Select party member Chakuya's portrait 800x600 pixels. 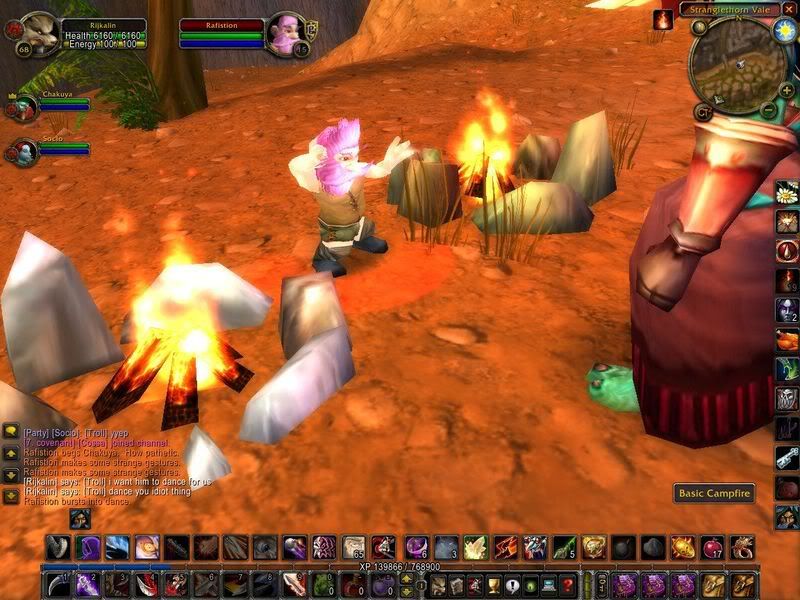click(x=24, y=108)
